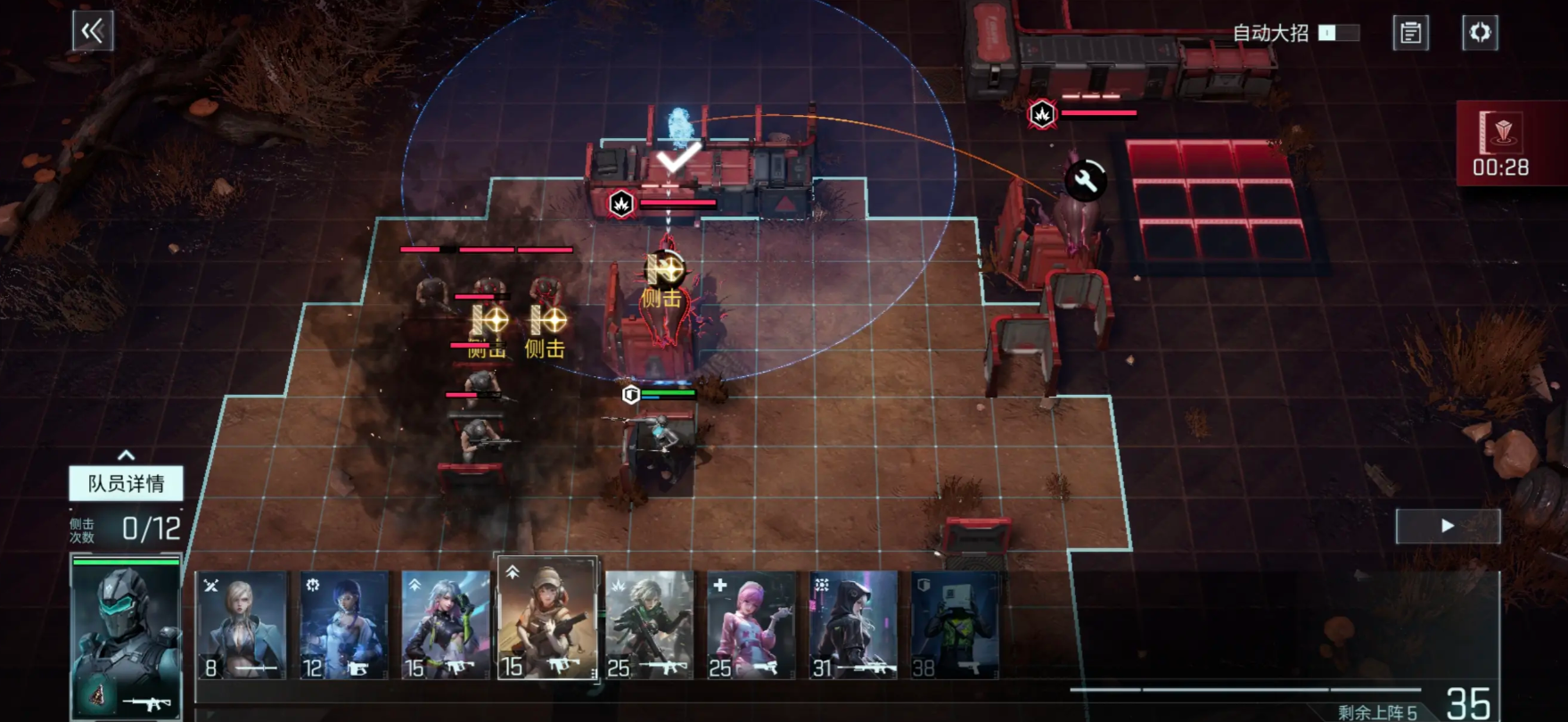Pick the pink-haired medic card

click(751, 625)
